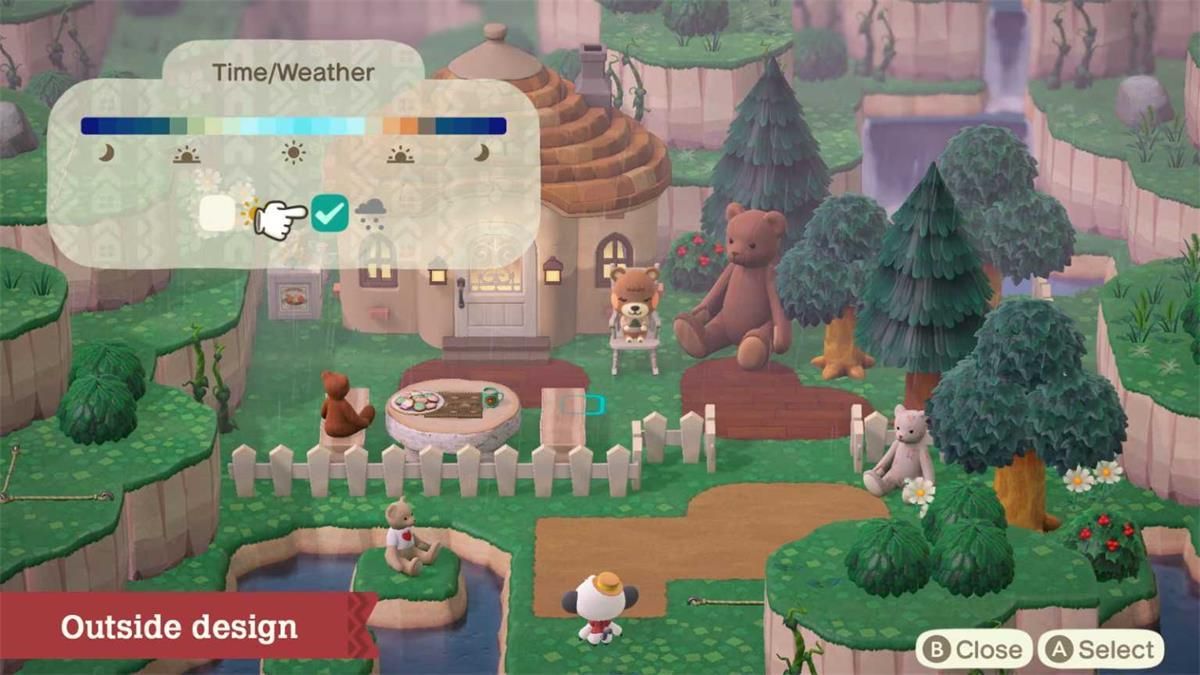Click the time-of-day color bar
Image resolution: width=1200 pixels, height=675 pixels.
click(293, 126)
